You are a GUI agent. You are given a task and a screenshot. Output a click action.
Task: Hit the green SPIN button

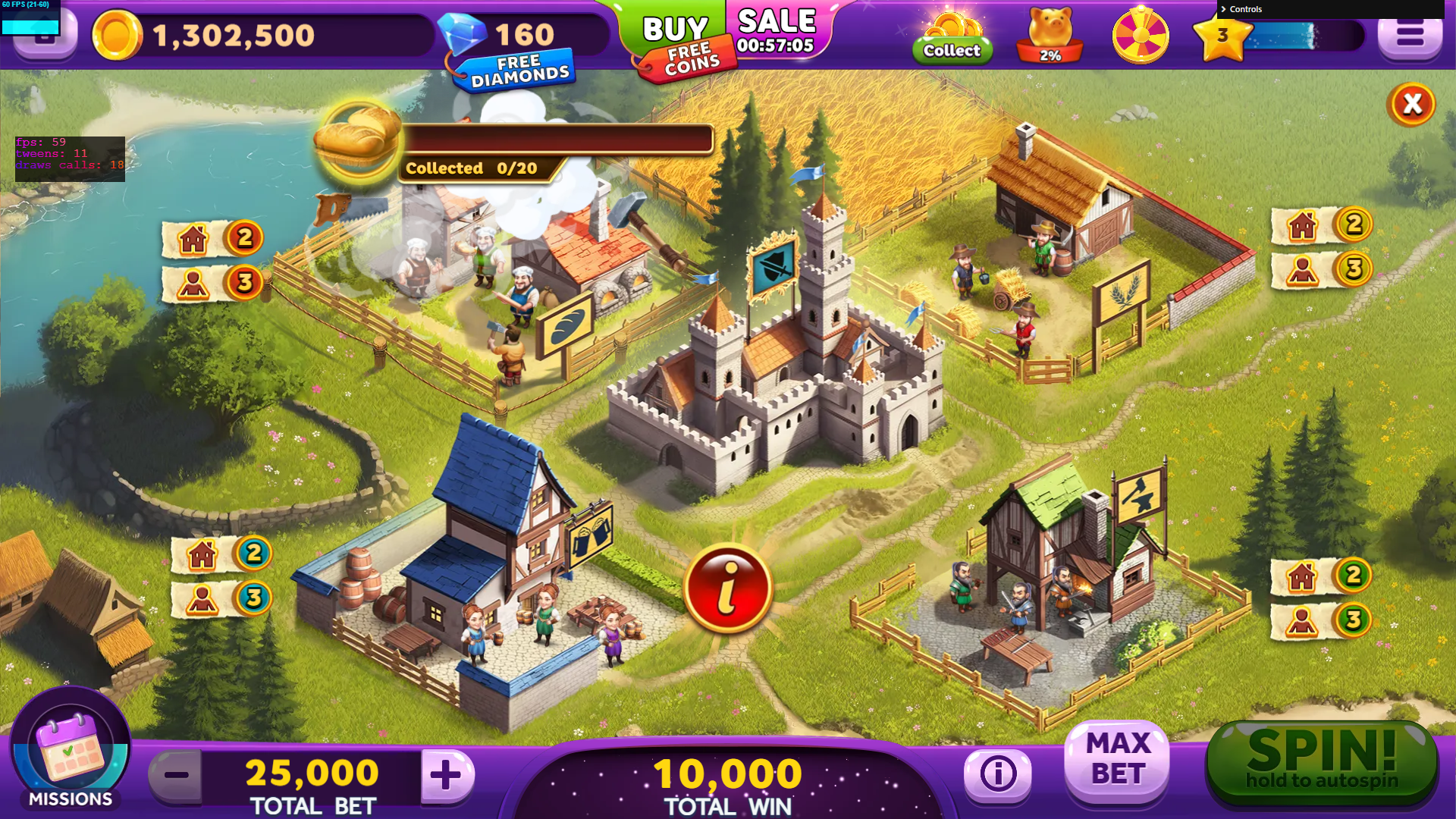tap(1322, 761)
